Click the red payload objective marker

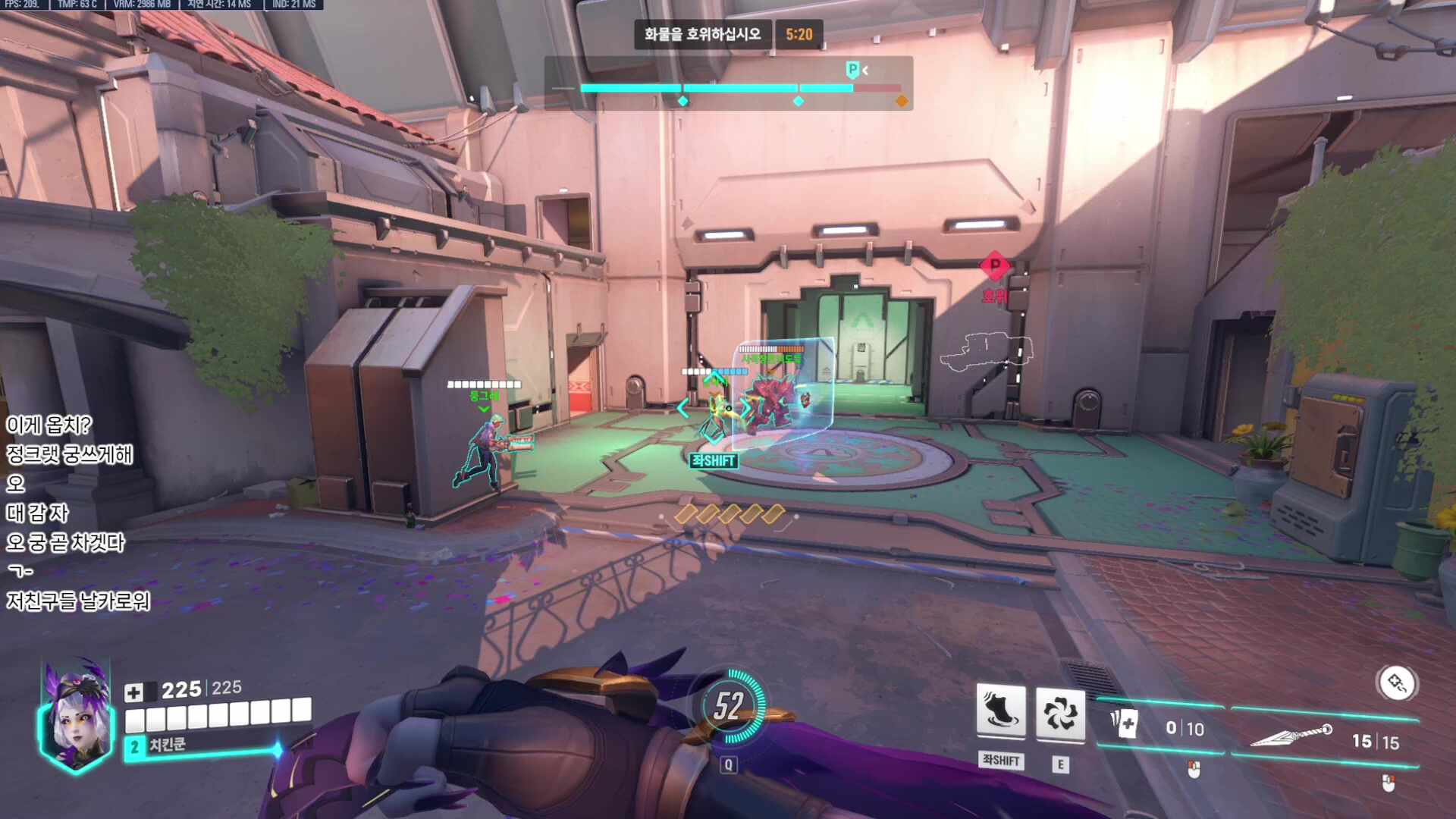[x=994, y=266]
